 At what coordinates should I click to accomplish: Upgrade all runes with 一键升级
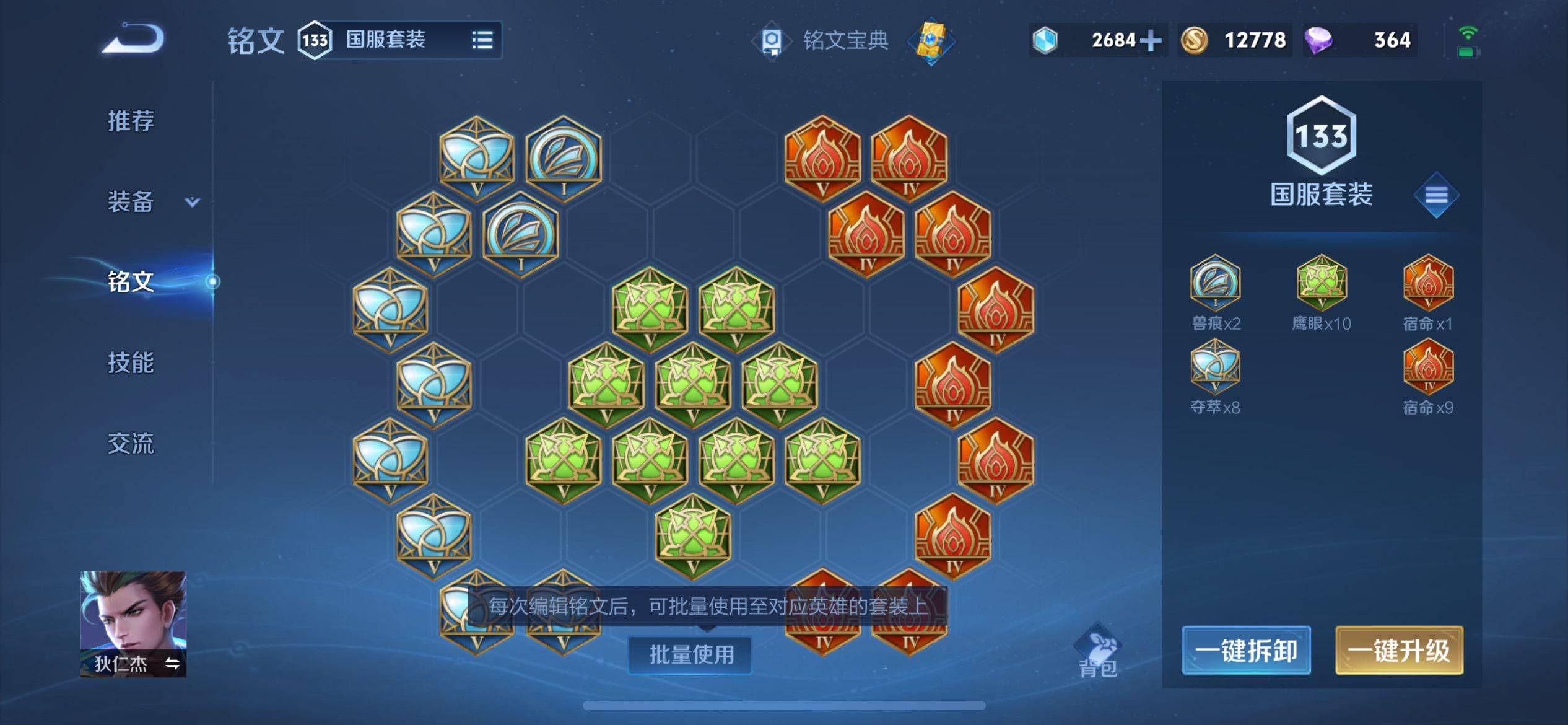pos(1399,651)
